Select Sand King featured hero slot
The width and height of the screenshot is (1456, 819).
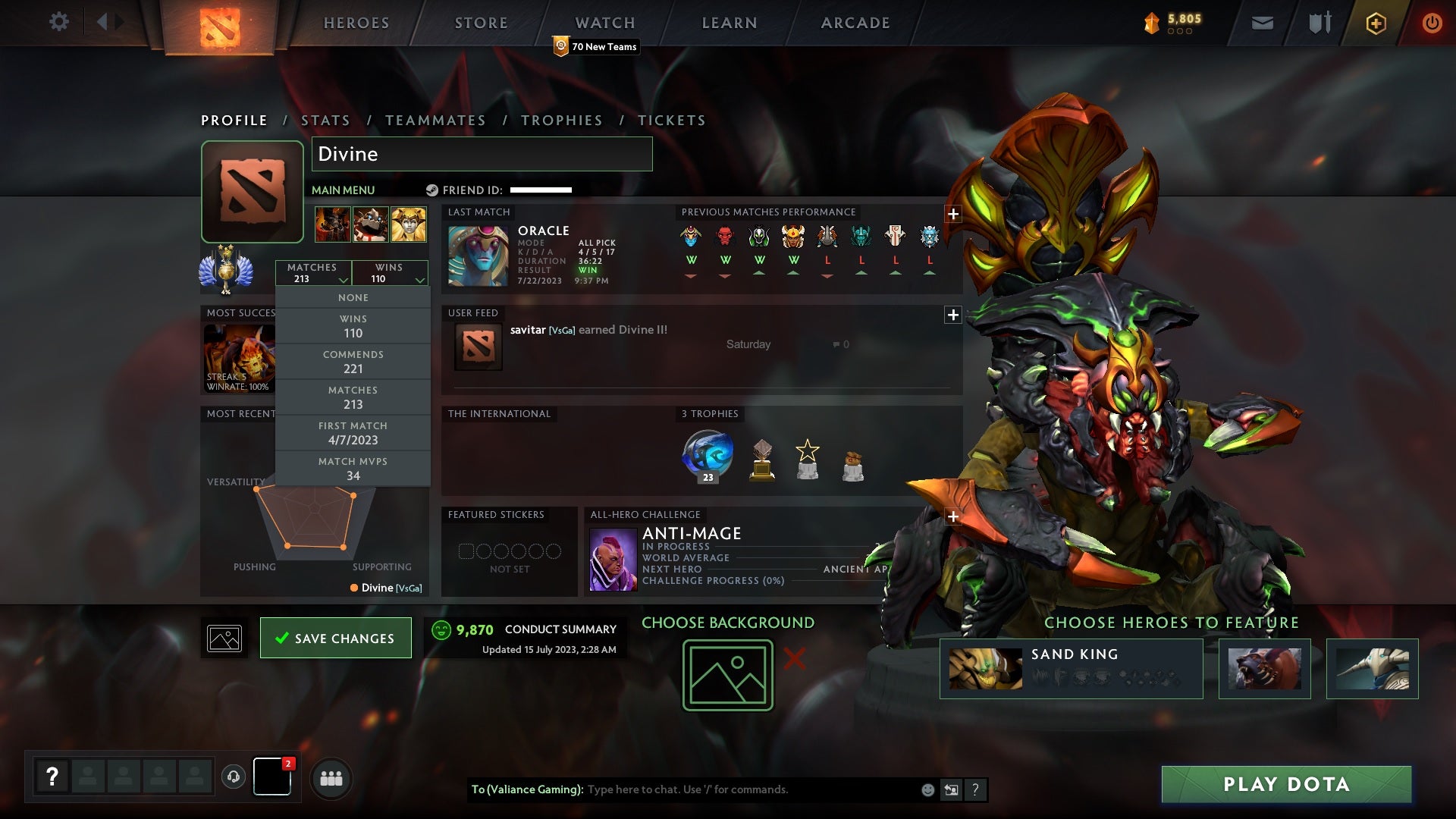1071,668
